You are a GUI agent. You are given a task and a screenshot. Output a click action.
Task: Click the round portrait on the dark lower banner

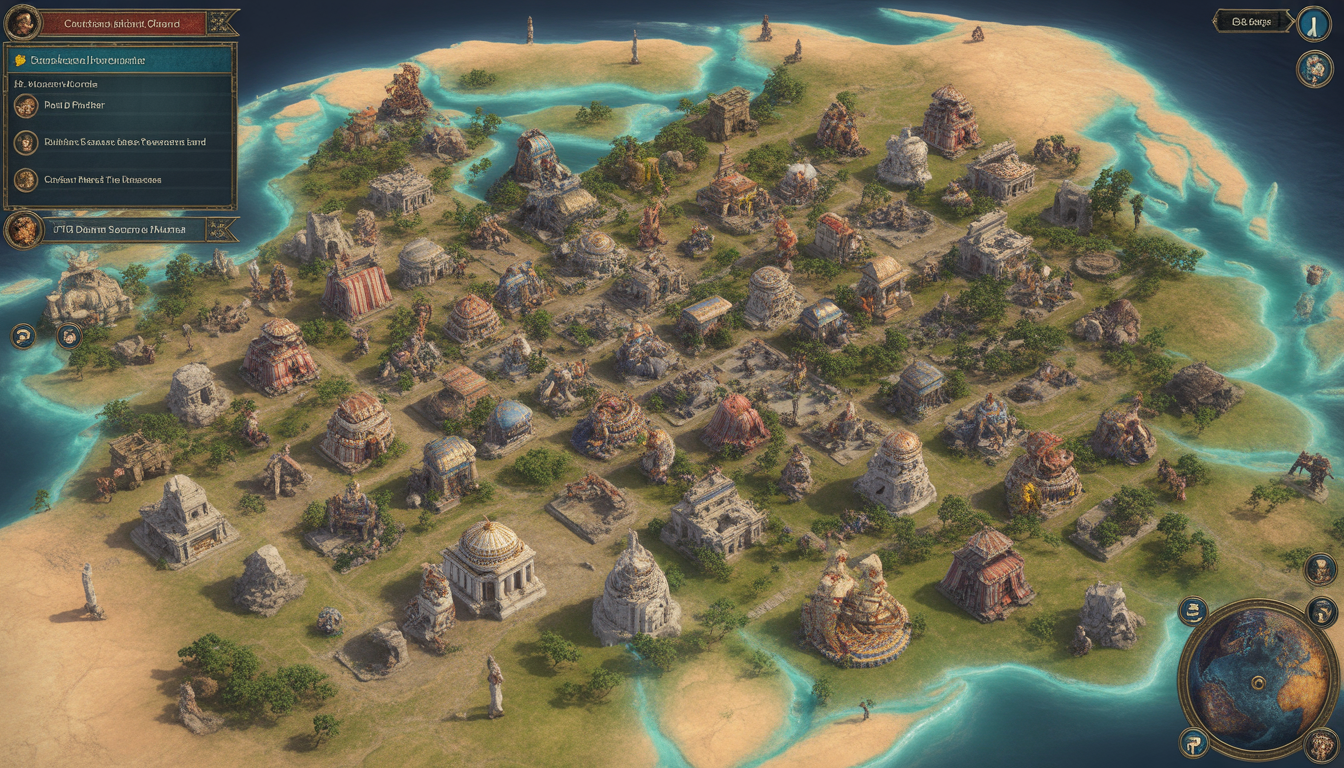(23, 230)
